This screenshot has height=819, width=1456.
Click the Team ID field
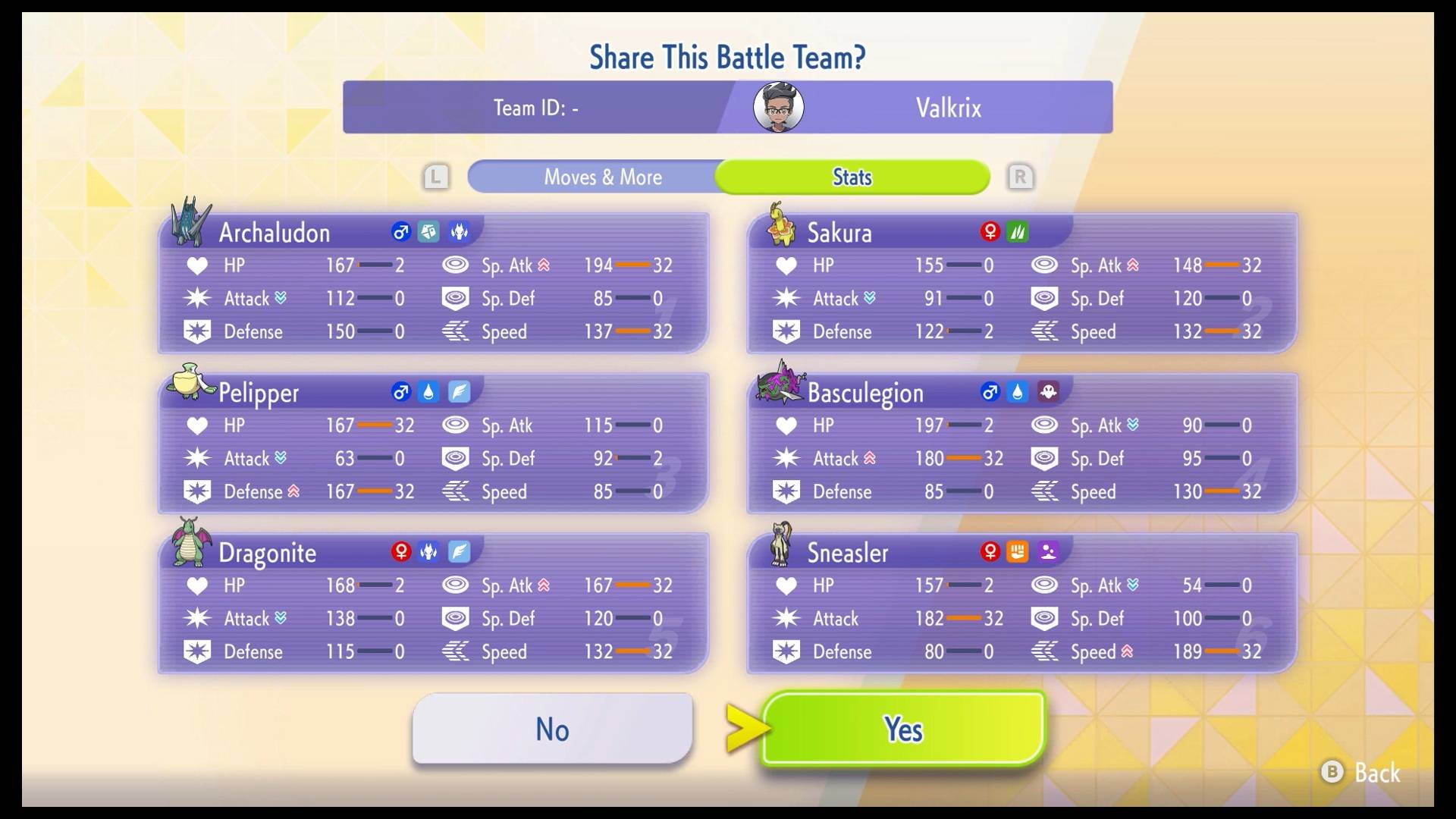tap(535, 107)
